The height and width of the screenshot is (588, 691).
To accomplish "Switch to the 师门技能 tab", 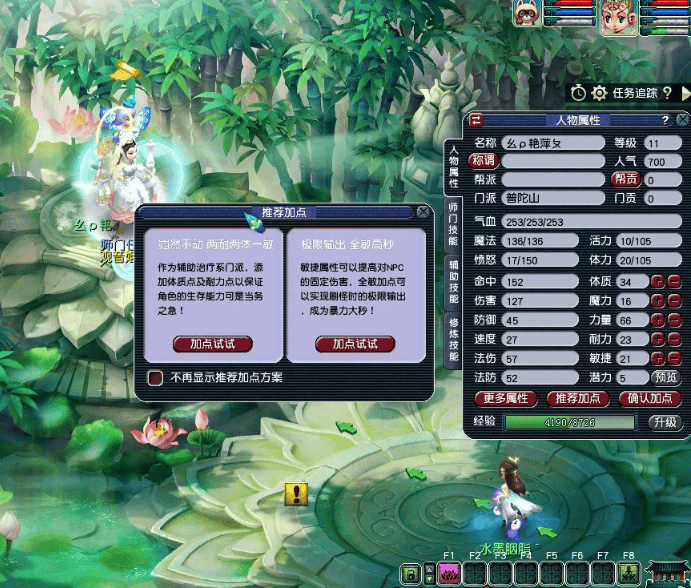I will pos(453,232).
